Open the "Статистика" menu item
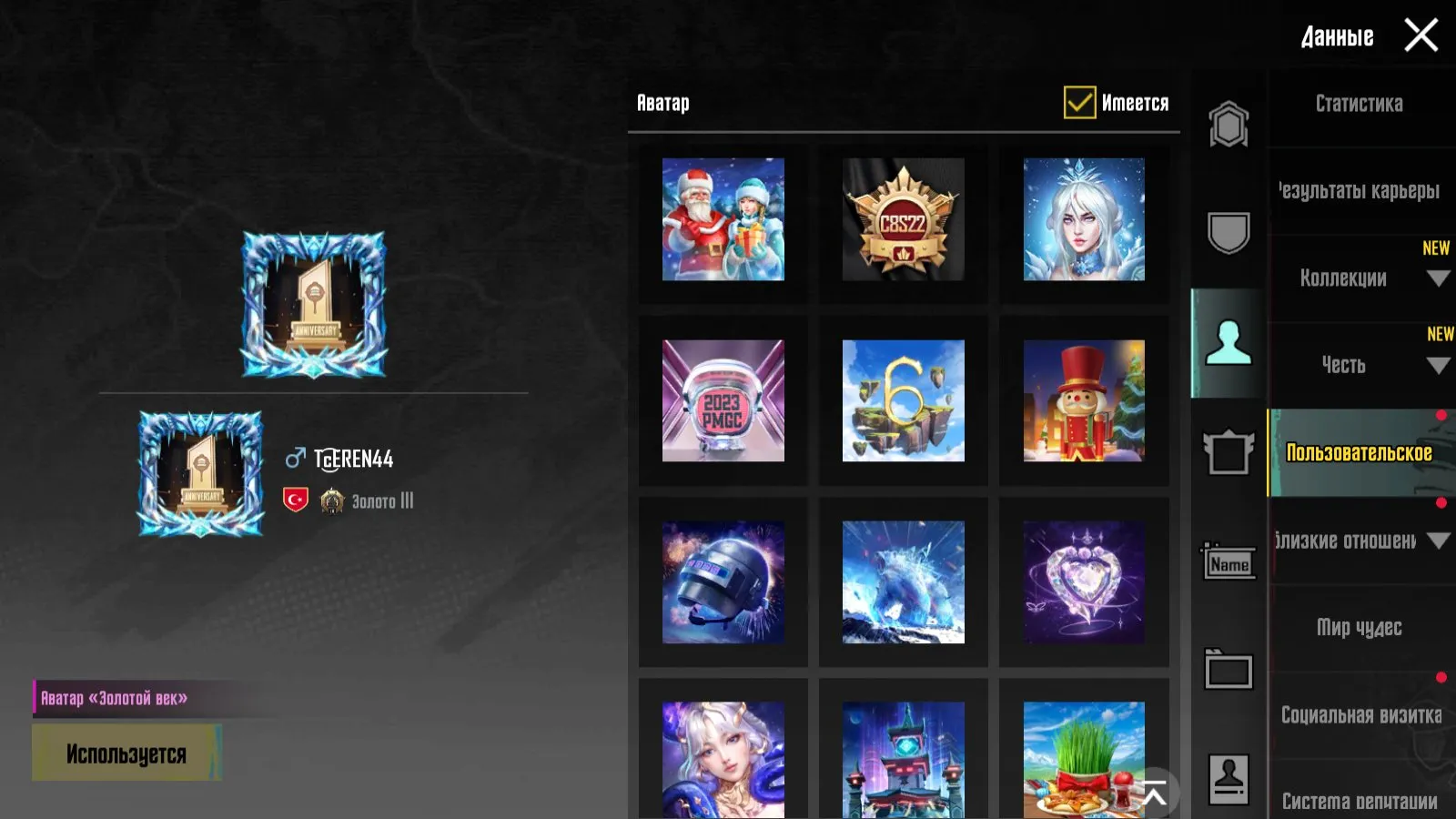This screenshot has width=1456, height=819. tap(1359, 104)
